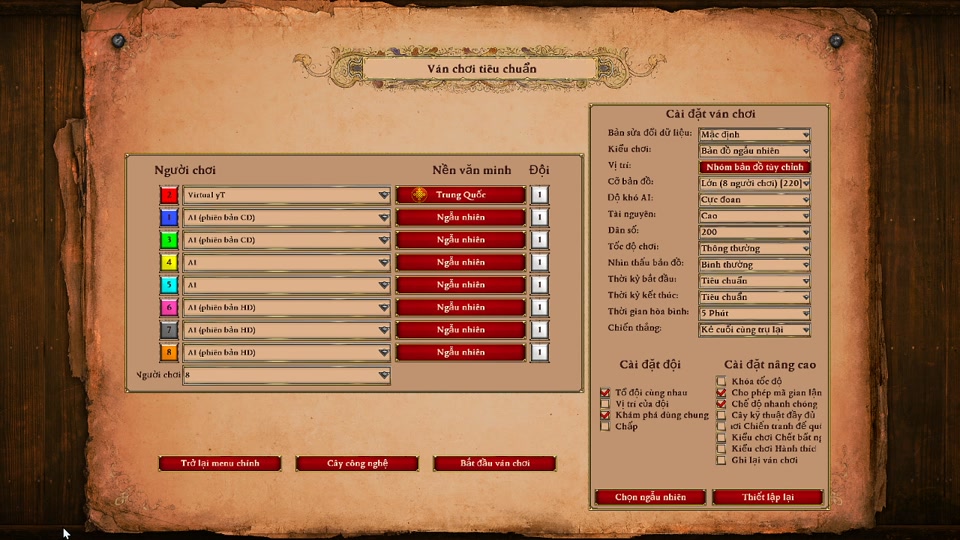Image resolution: width=960 pixels, height=540 pixels.
Task: Select a different Tốc độ chơi game speed
Action: click(x=754, y=248)
